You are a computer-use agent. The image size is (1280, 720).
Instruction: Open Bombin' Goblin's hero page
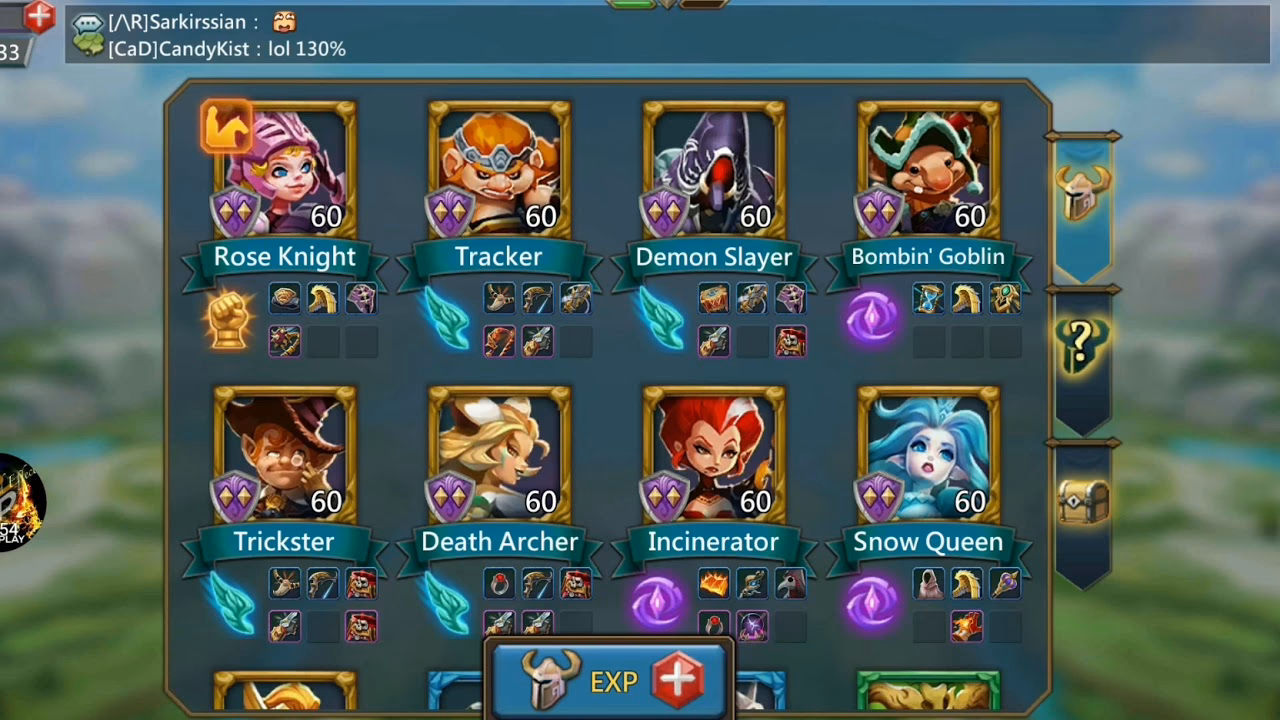tap(927, 170)
